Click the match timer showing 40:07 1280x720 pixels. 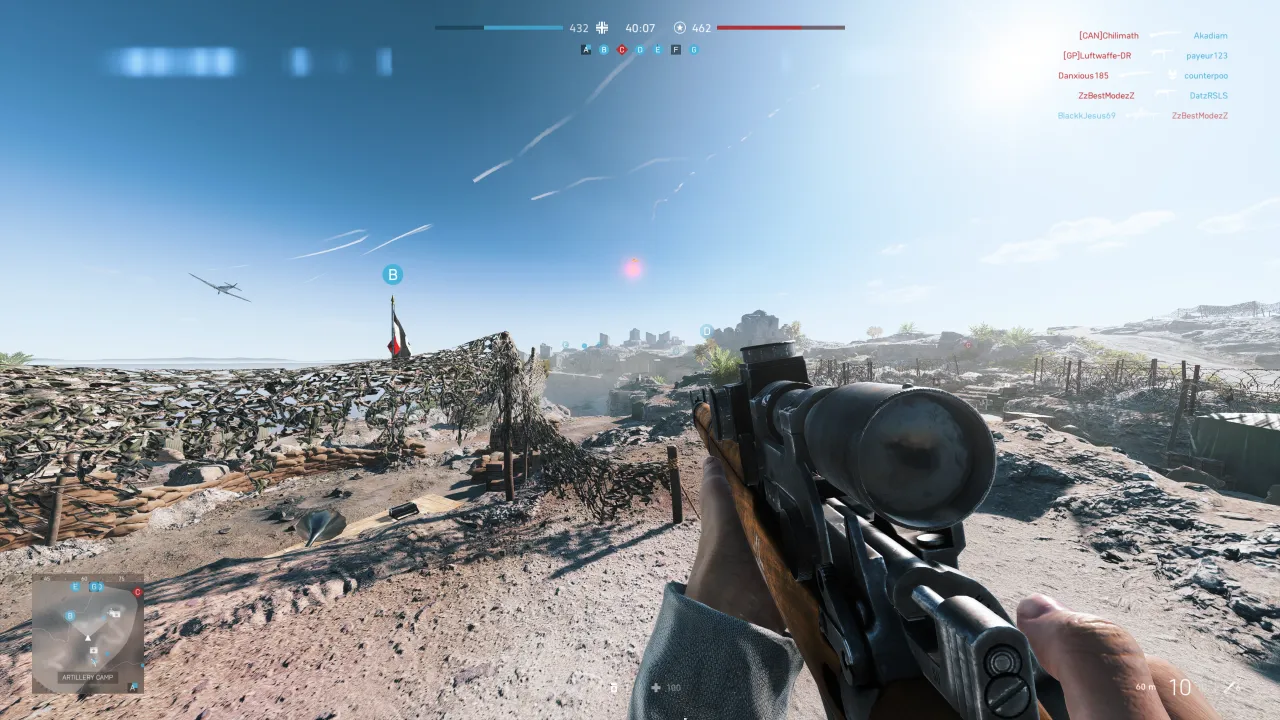click(x=640, y=28)
